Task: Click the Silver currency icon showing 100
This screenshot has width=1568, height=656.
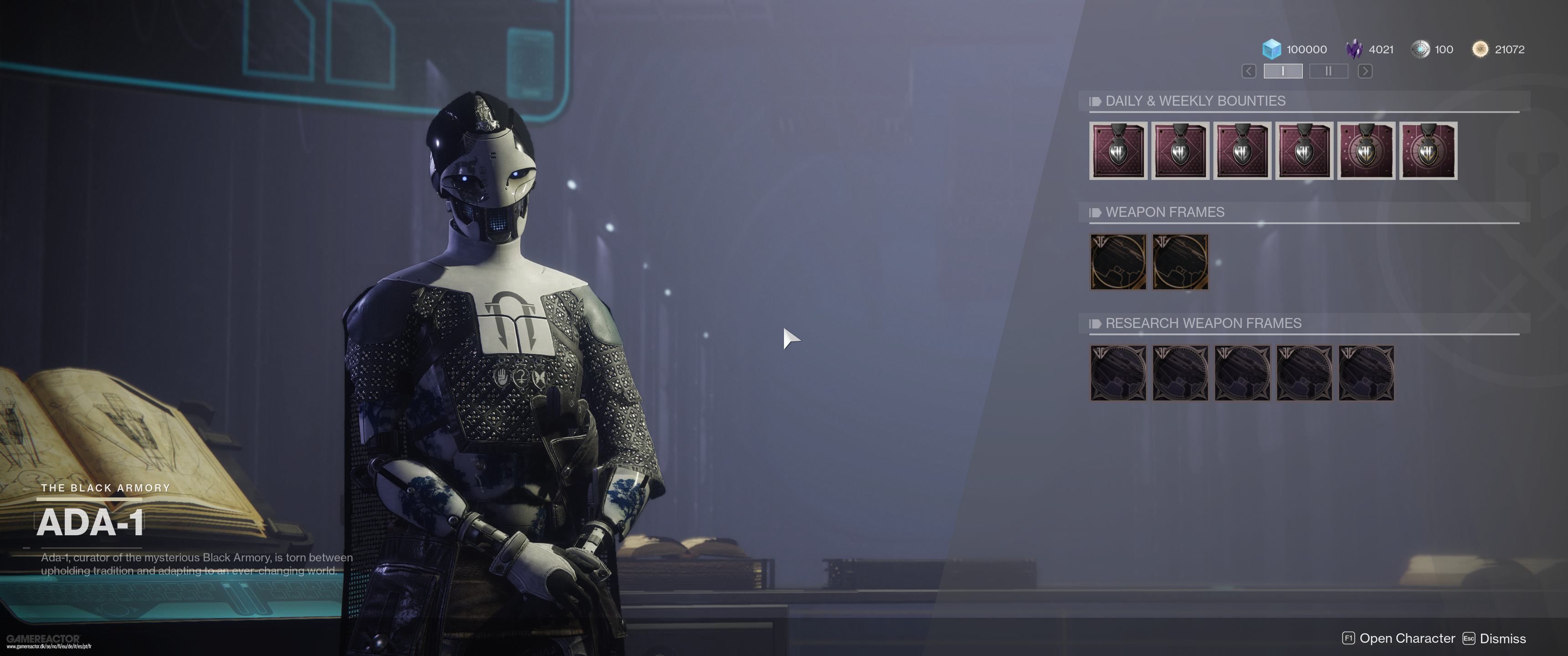Action: coord(1421,49)
